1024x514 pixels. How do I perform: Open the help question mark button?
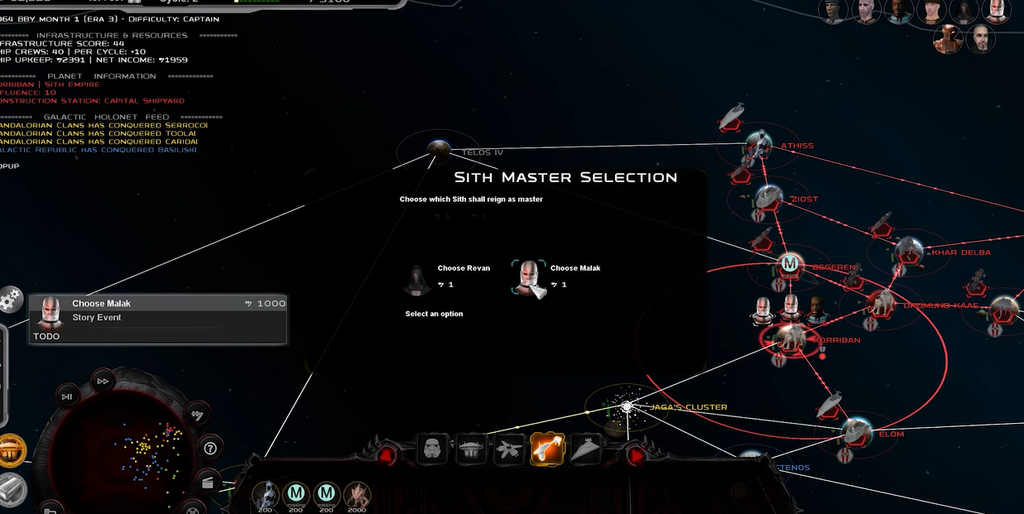(211, 447)
